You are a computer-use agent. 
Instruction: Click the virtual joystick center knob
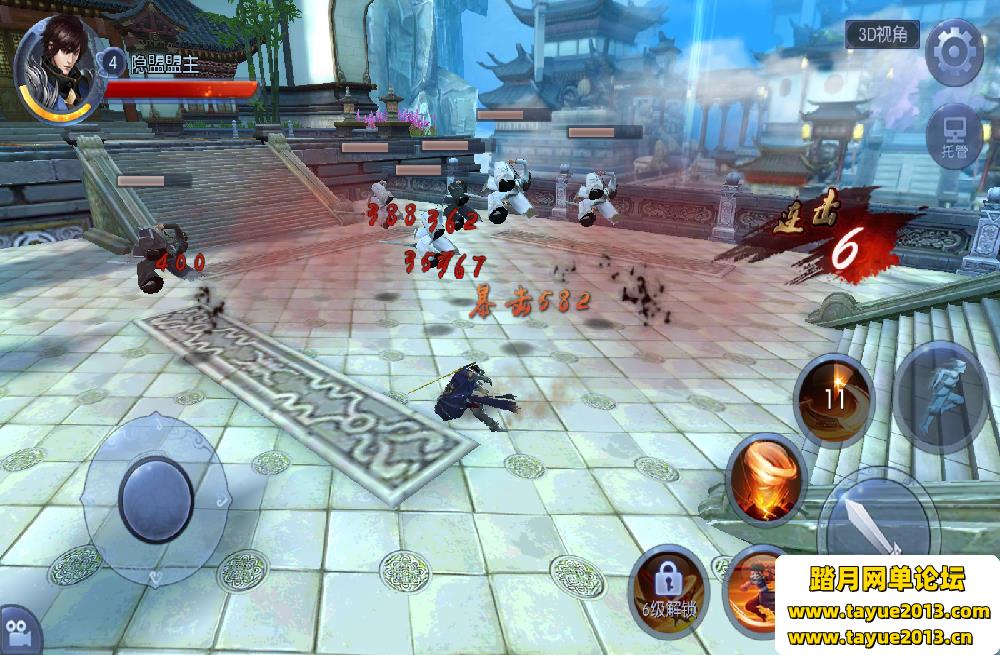coord(156,499)
